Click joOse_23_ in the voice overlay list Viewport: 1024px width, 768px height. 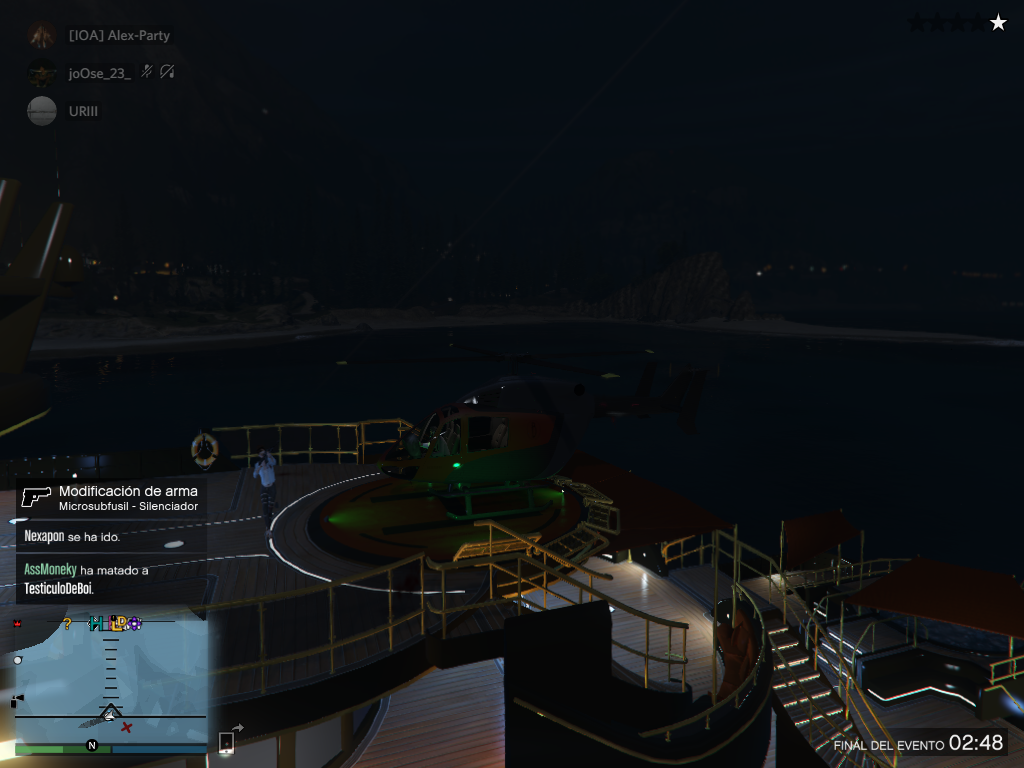point(99,73)
